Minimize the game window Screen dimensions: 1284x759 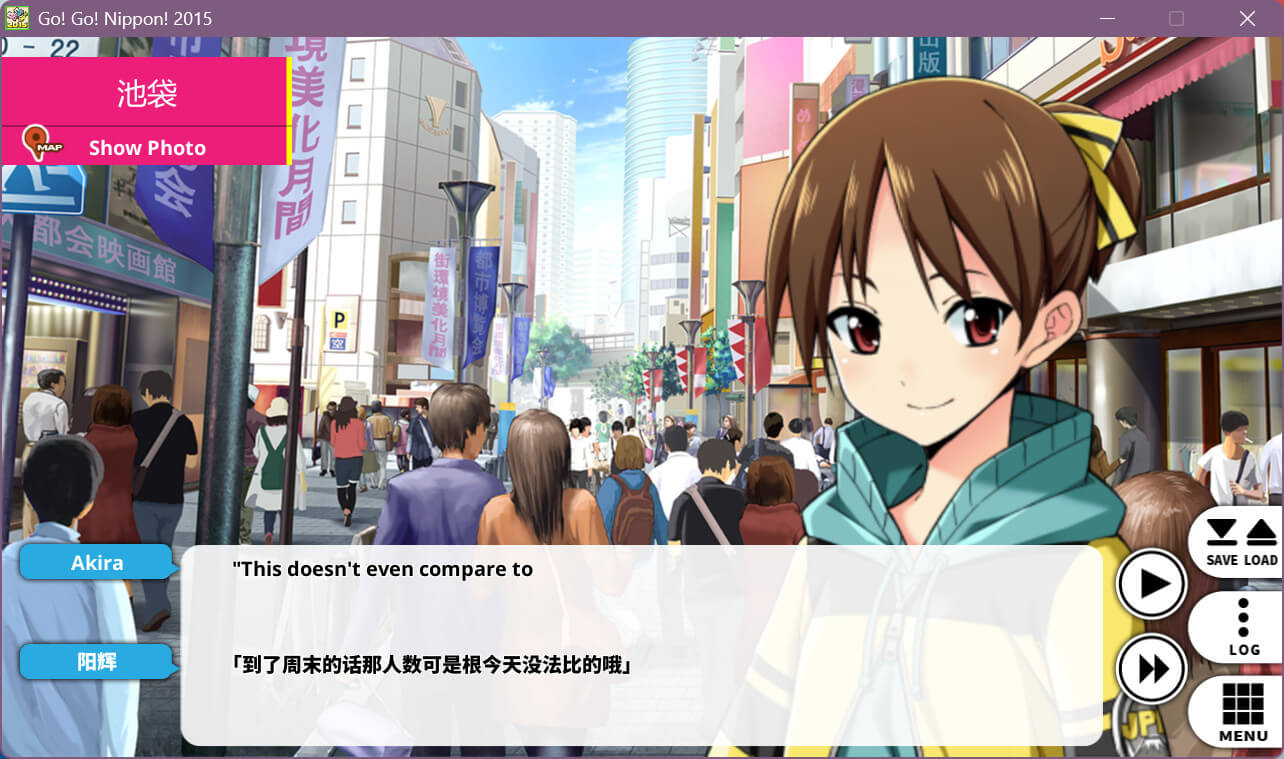pos(1107,18)
